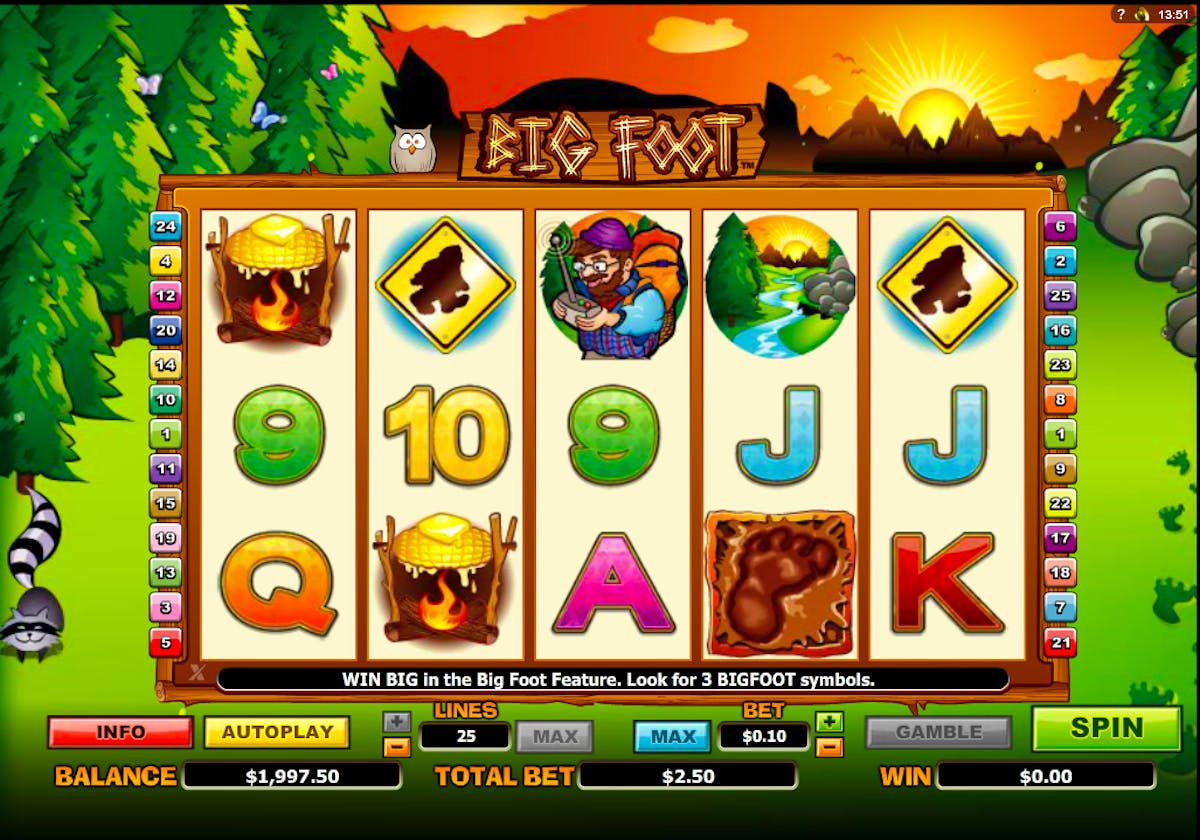Set the bet to maximum with blue MAX
This screenshot has height=840, width=1200.
(673, 737)
